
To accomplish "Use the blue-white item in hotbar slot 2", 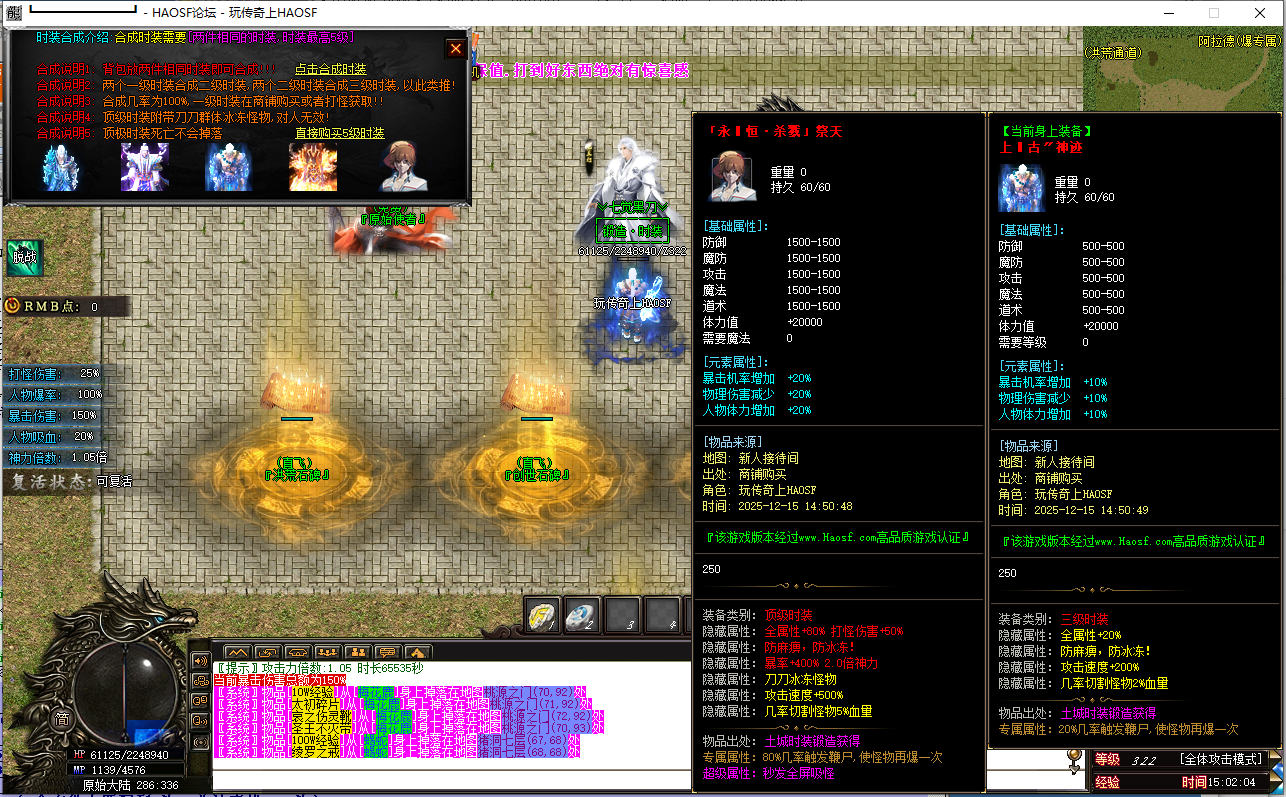I will (582, 616).
